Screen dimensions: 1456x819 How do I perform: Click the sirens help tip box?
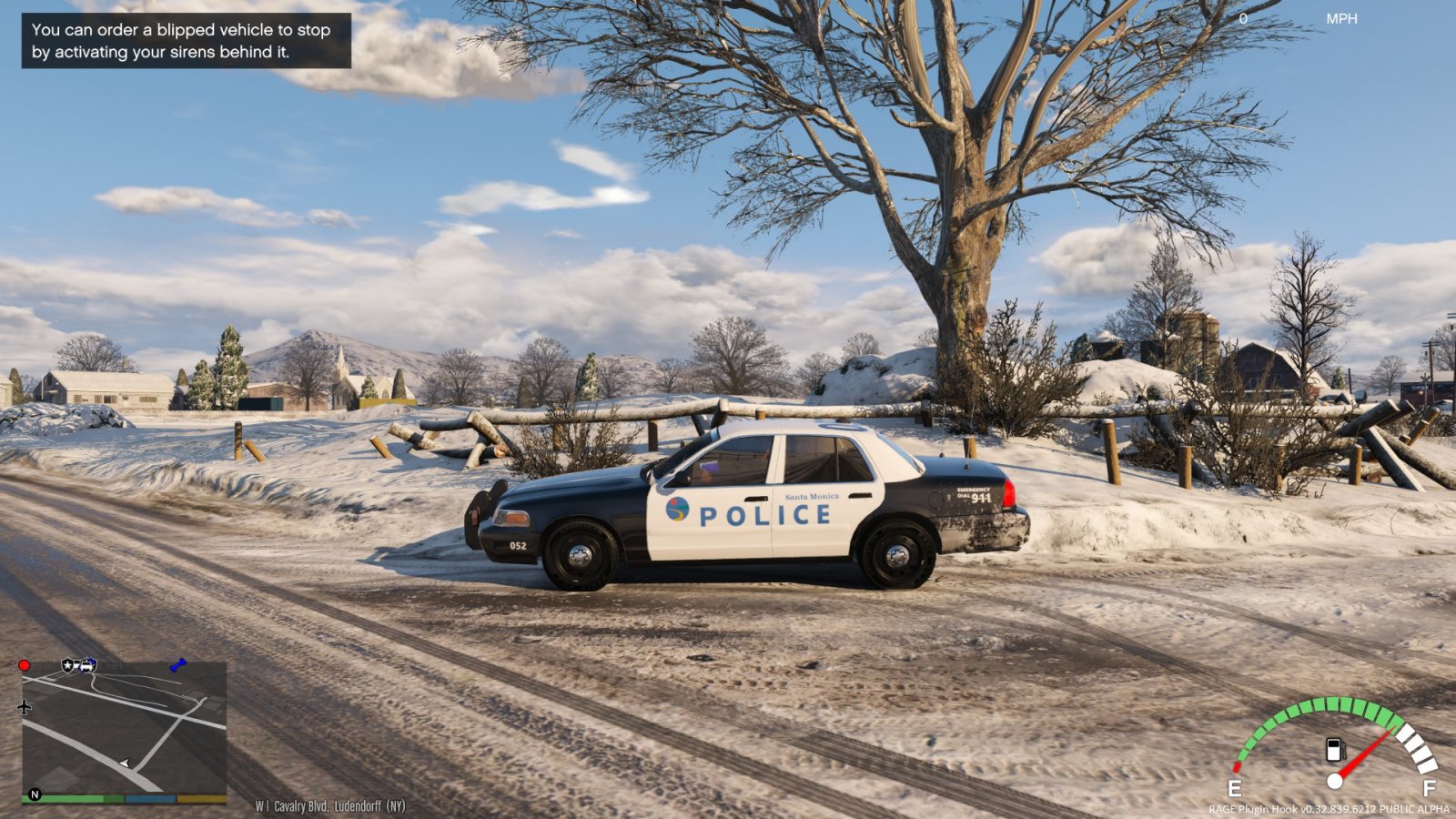pos(187,41)
